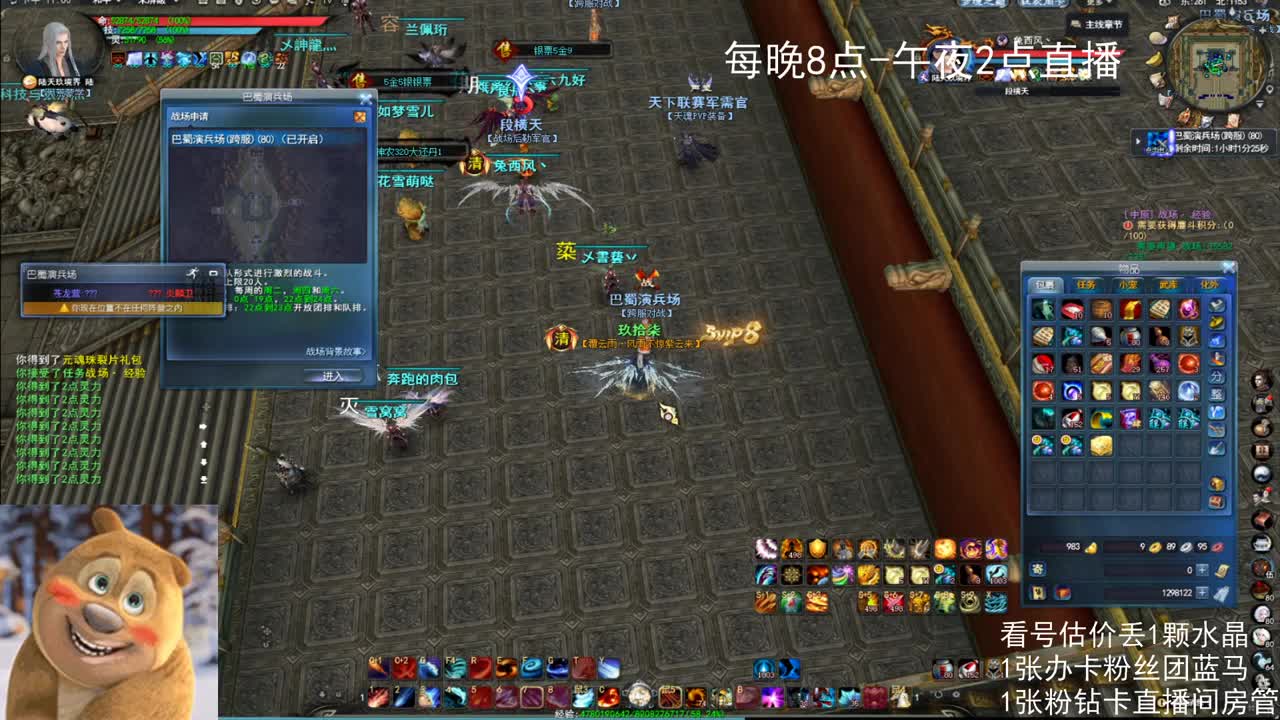Click the gold coin icon in the currency bar
Image resolution: width=1280 pixels, height=720 pixels.
pyautogui.click(x=1155, y=547)
